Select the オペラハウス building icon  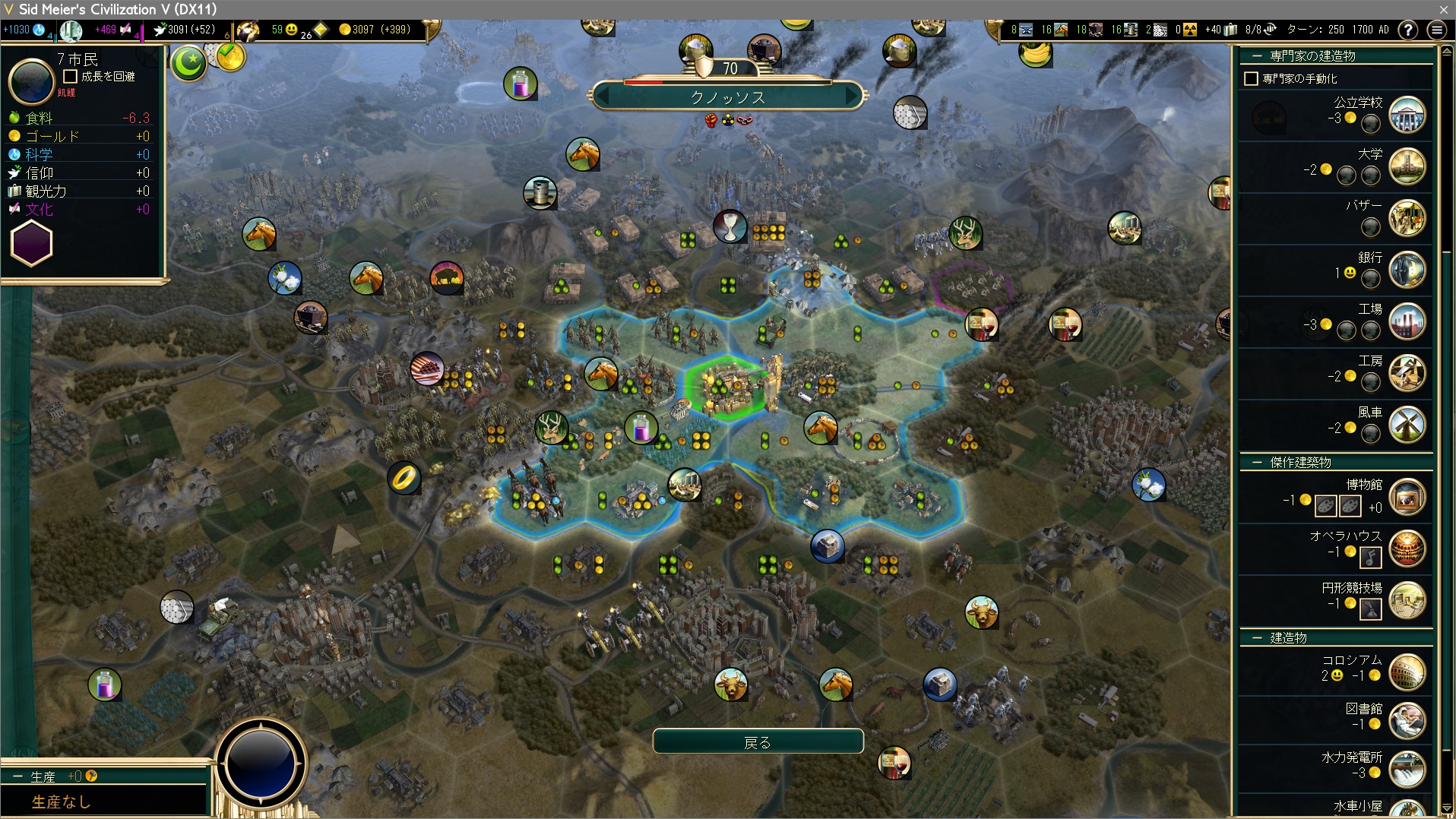(x=1407, y=549)
